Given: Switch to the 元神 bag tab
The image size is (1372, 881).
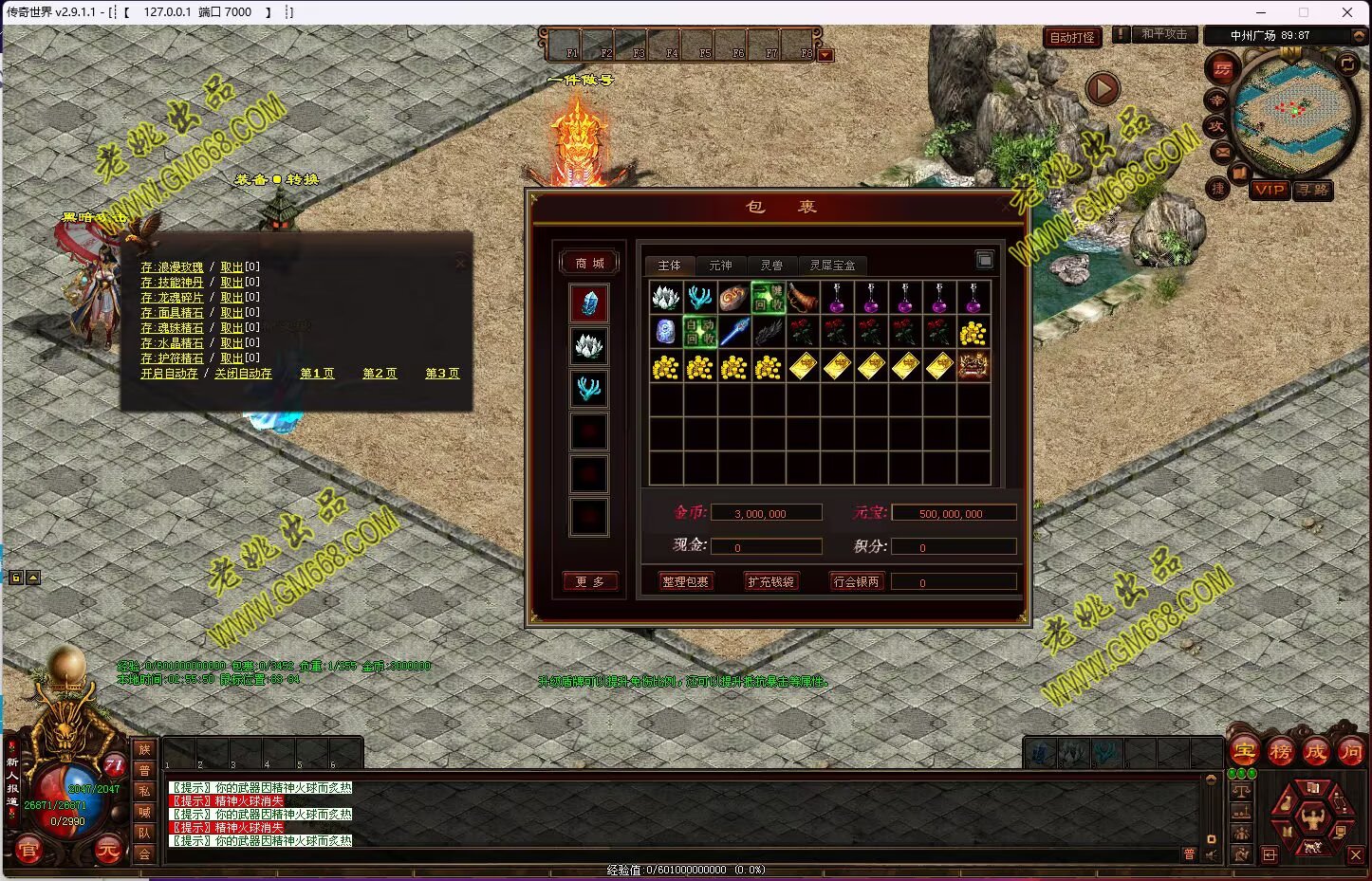Looking at the screenshot, I should pyautogui.click(x=720, y=266).
